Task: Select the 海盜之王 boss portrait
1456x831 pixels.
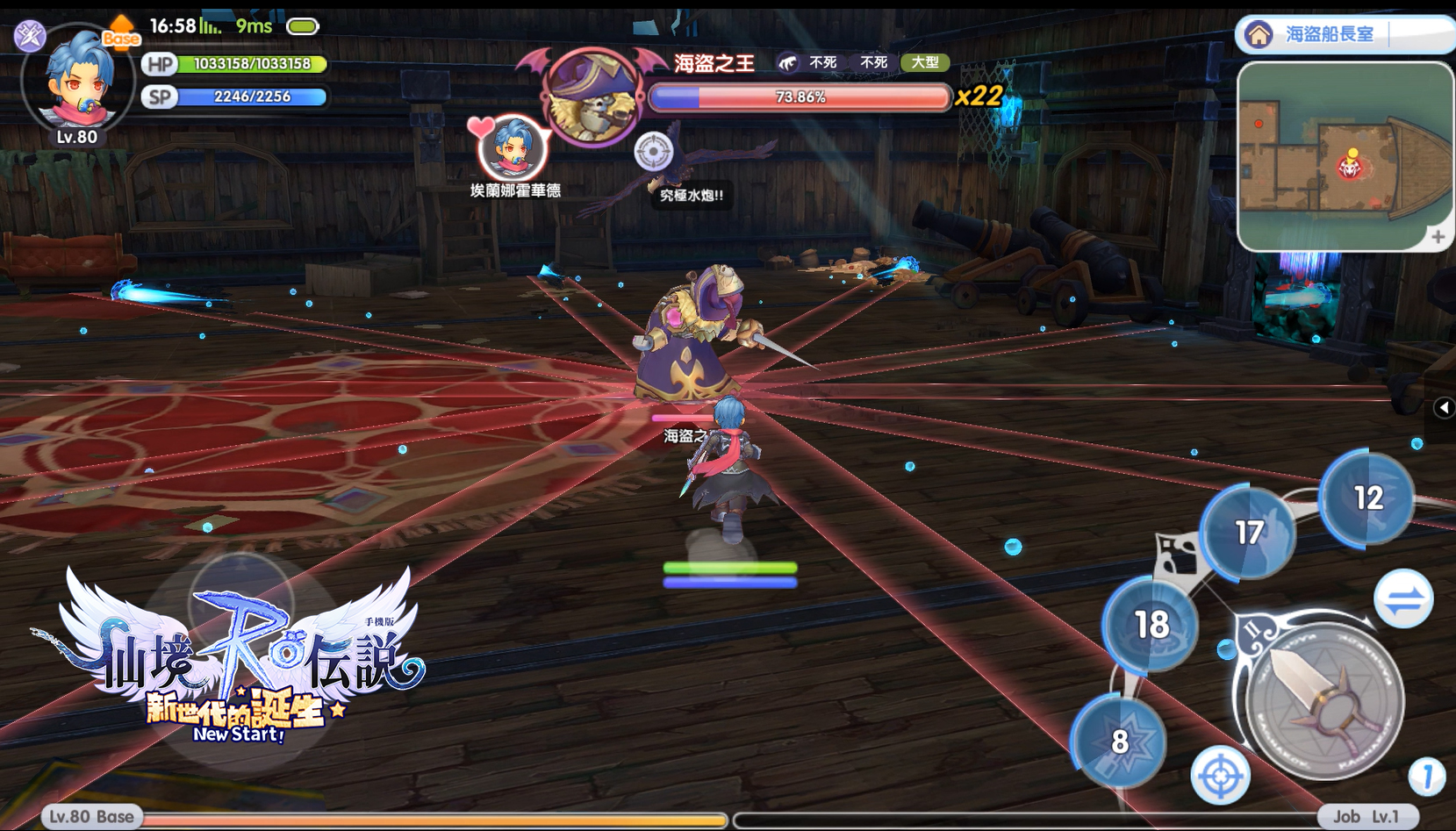Action: (x=592, y=97)
